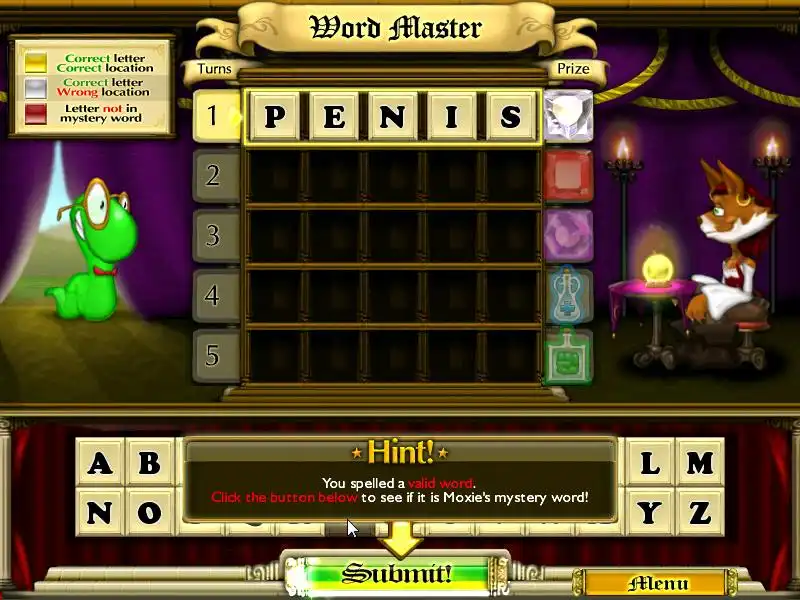Pick the letter N tile on keyboard
800x600 pixels.
[100, 514]
